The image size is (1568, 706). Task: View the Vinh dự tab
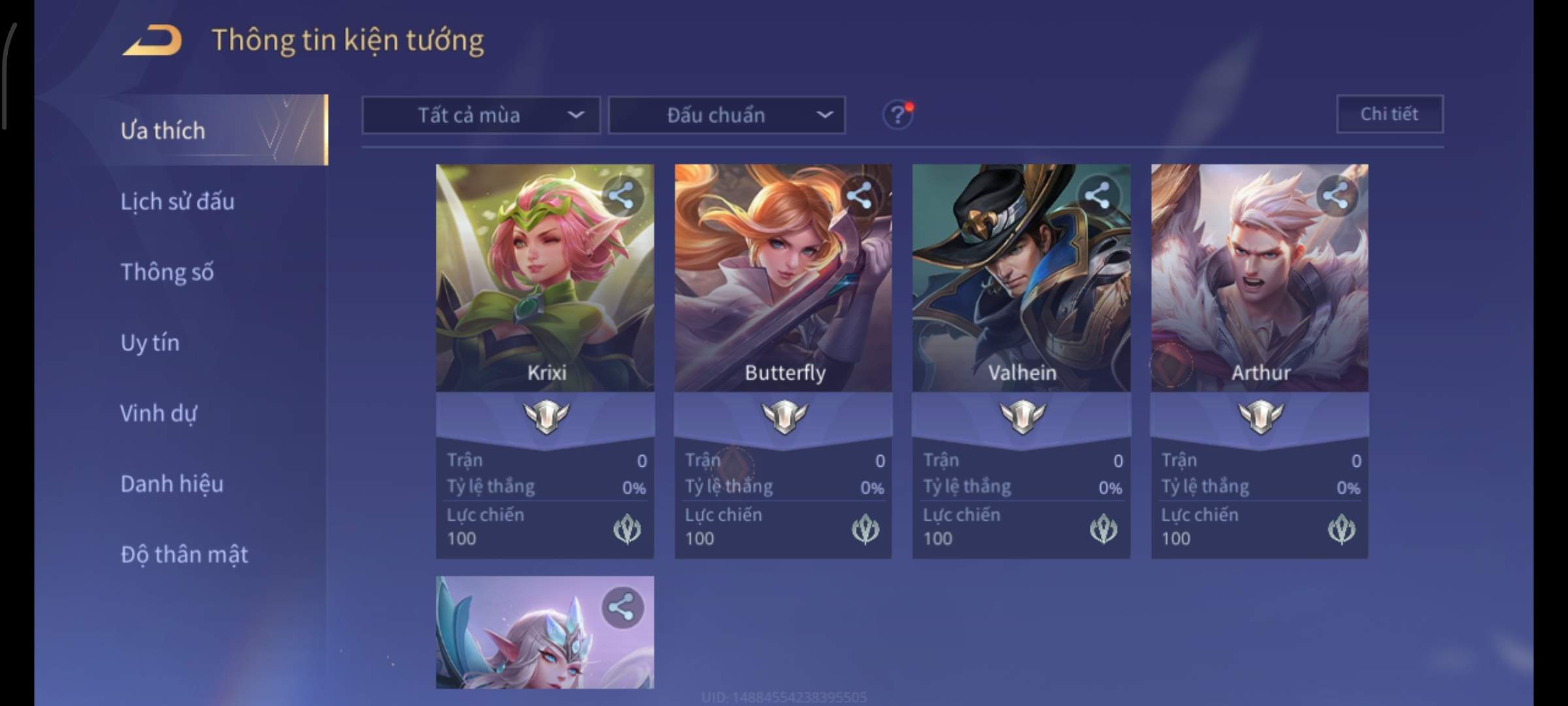(159, 413)
